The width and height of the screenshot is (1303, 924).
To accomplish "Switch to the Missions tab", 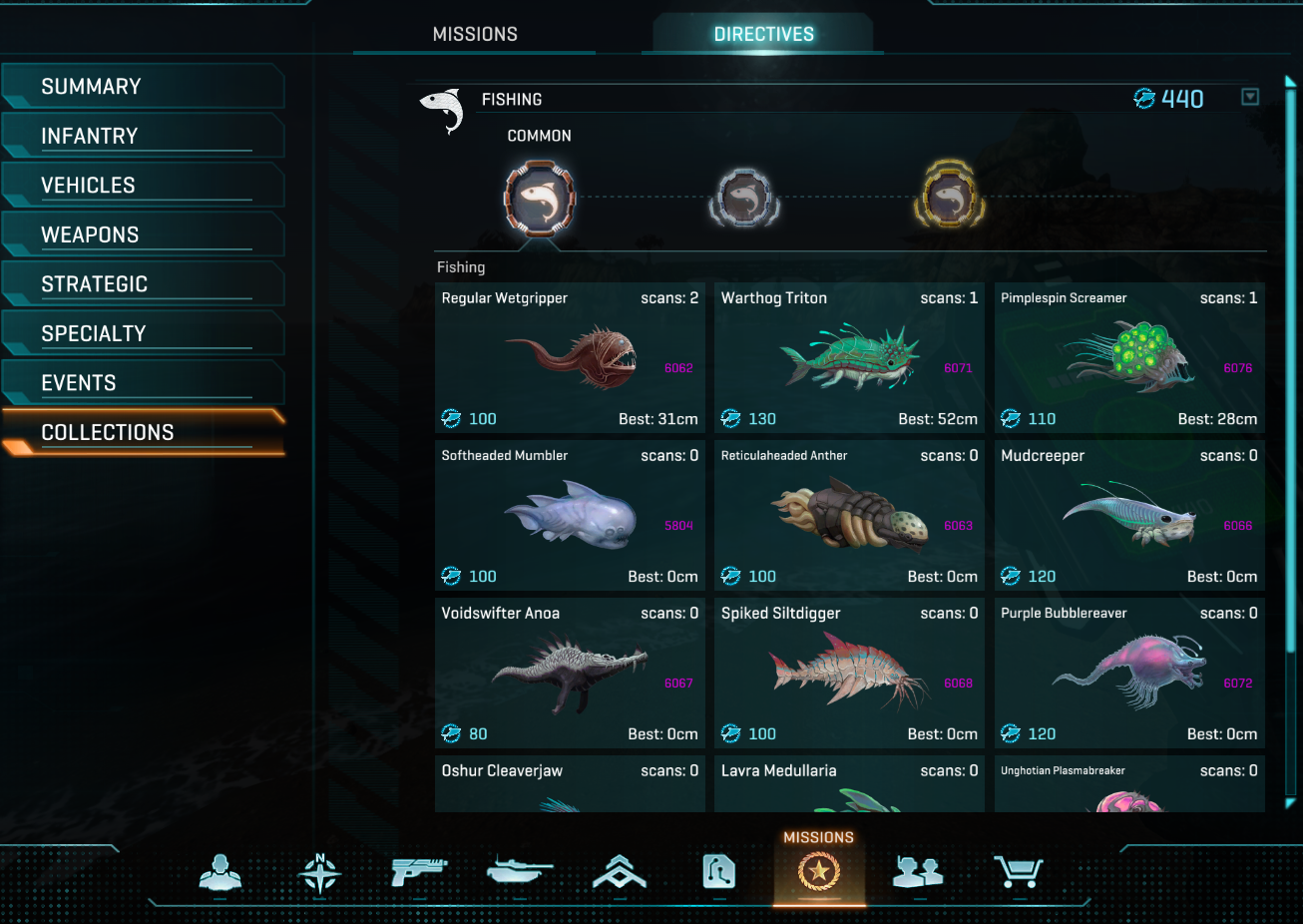I will (475, 34).
